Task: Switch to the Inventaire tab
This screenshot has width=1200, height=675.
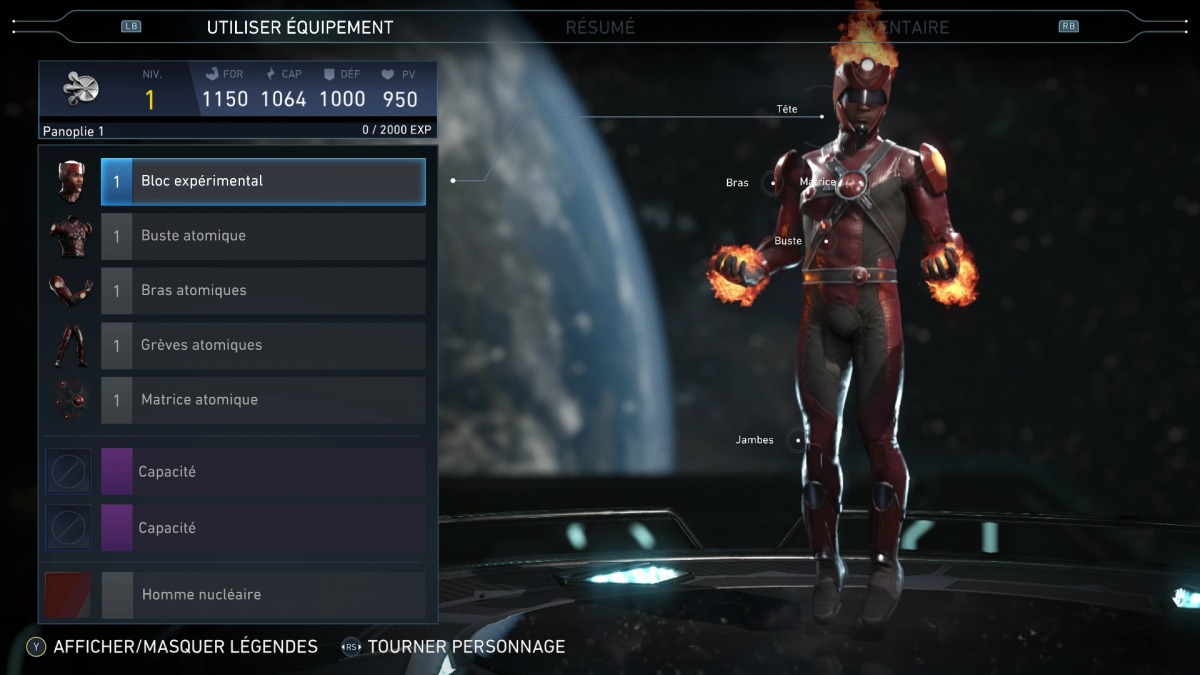Action: click(900, 28)
